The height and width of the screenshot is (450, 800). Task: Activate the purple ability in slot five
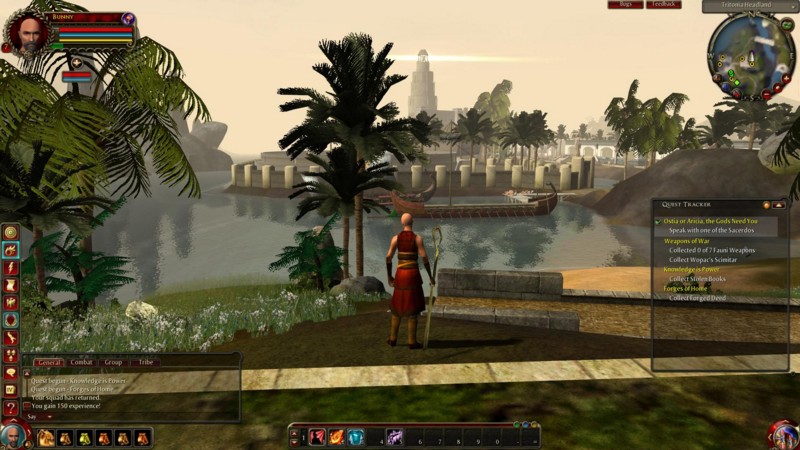click(395, 437)
